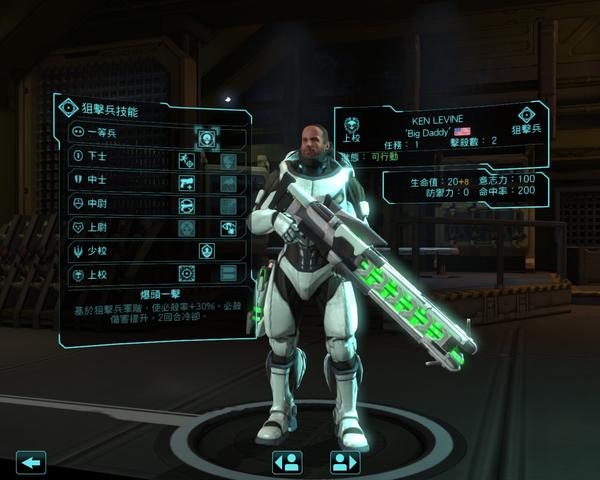Select the highlighted 上尉 Opportunist skill icon
The width and height of the screenshot is (600, 480).
click(227, 228)
